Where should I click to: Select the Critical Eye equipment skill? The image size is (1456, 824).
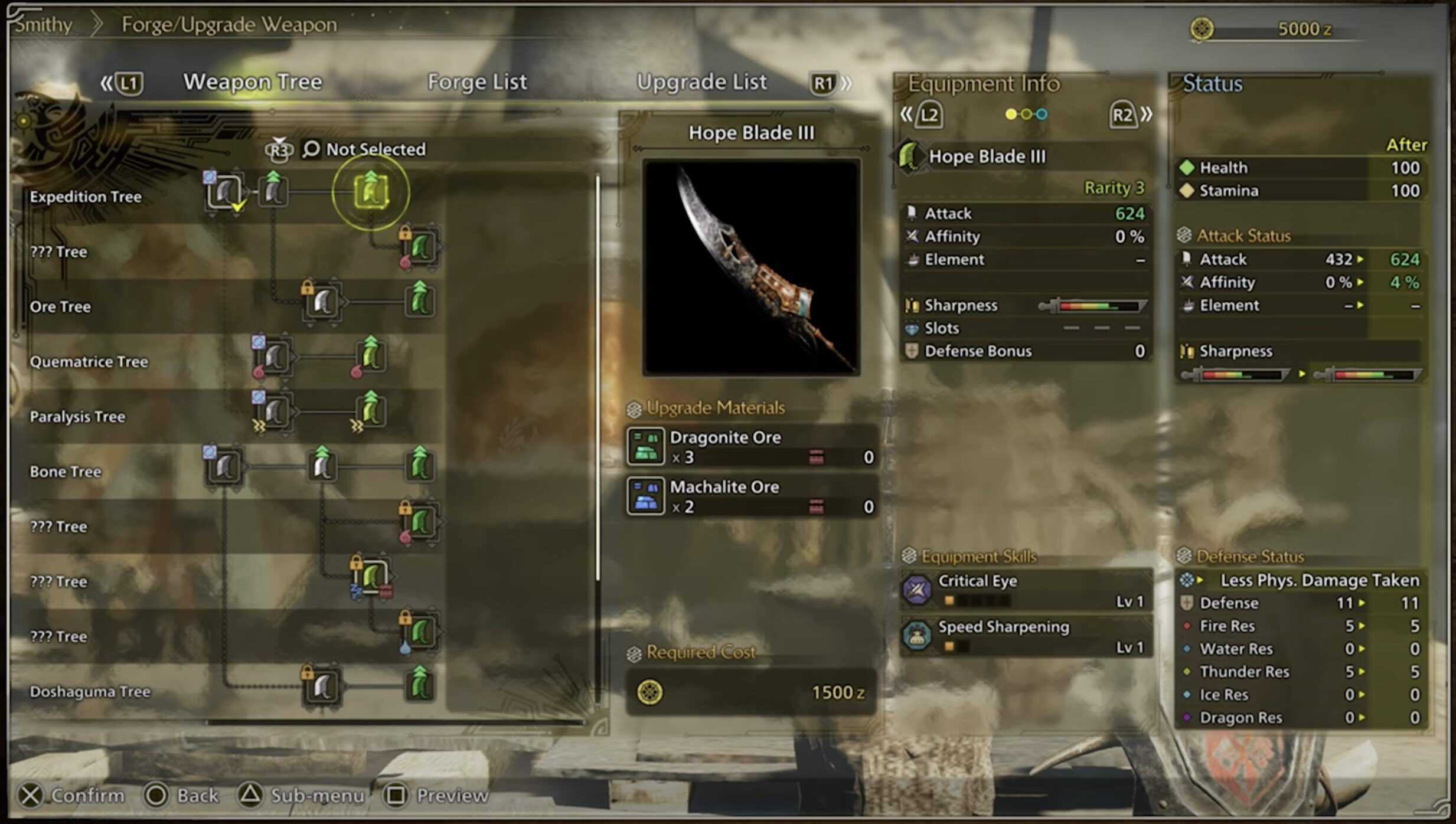click(x=1026, y=590)
